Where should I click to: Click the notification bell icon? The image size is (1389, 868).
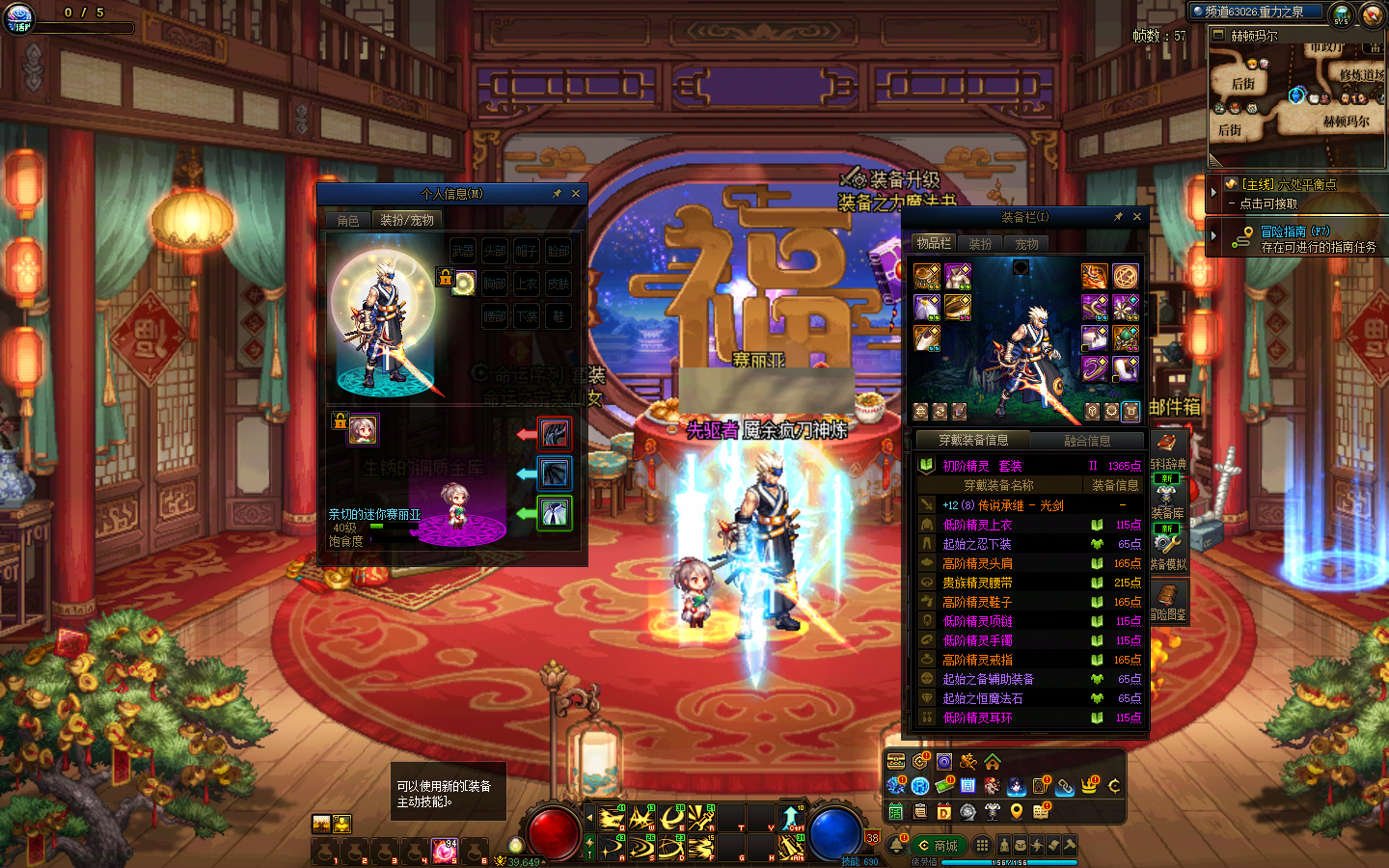897,846
